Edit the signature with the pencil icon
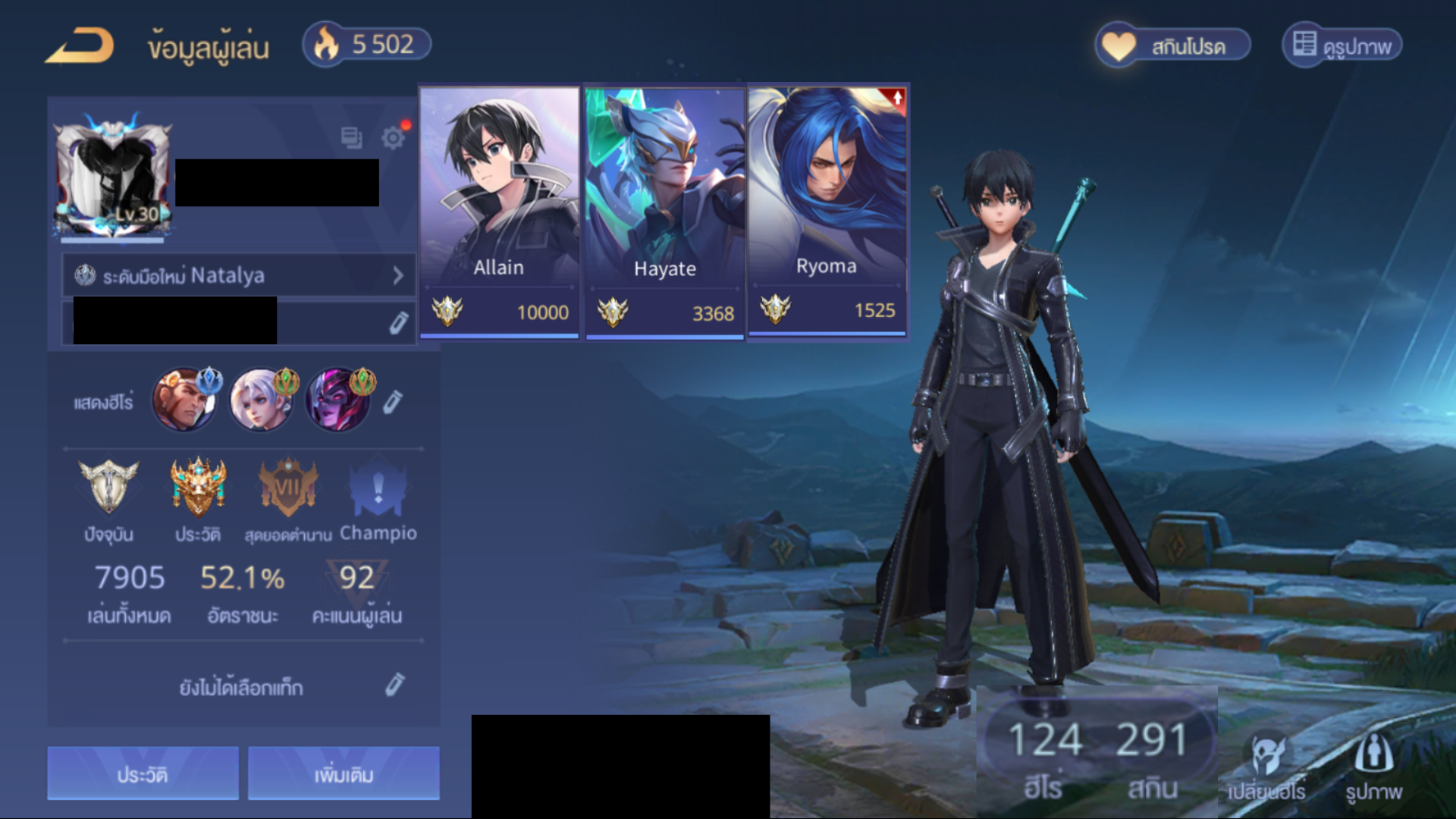1456x819 pixels. [x=398, y=323]
